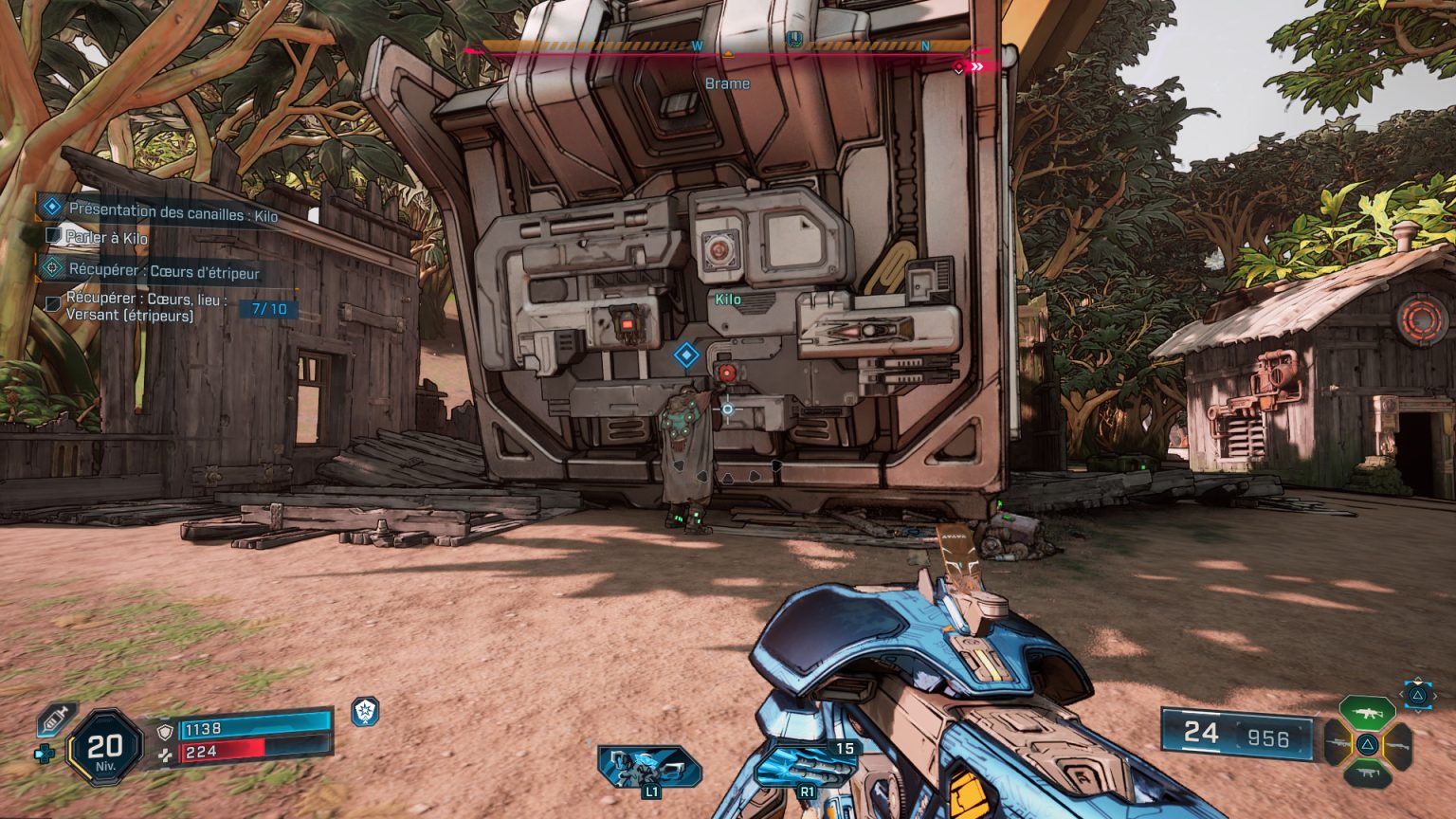Select the shotgun slot in the weapon wheel

point(1399,745)
